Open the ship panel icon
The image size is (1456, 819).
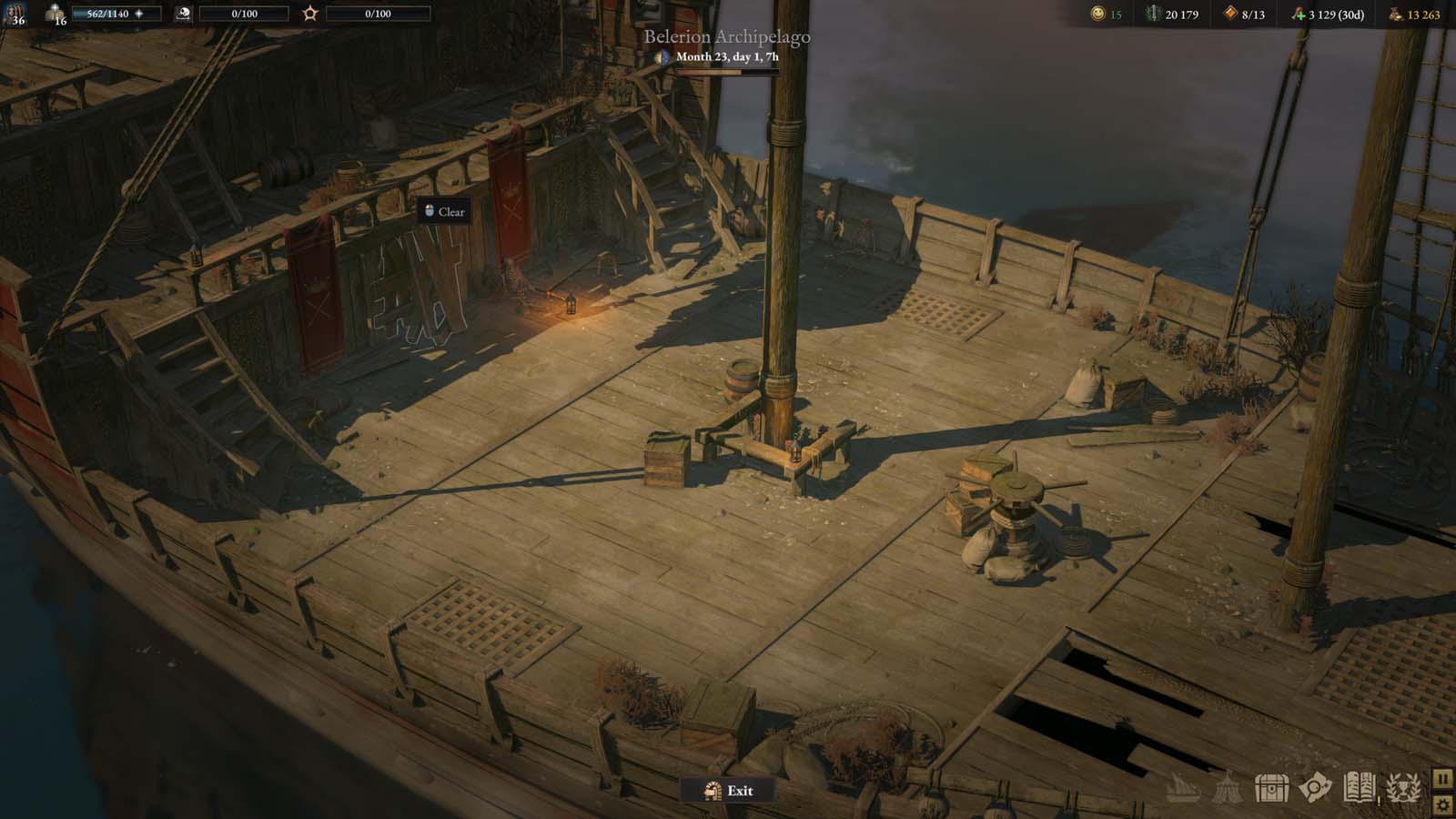[1185, 787]
